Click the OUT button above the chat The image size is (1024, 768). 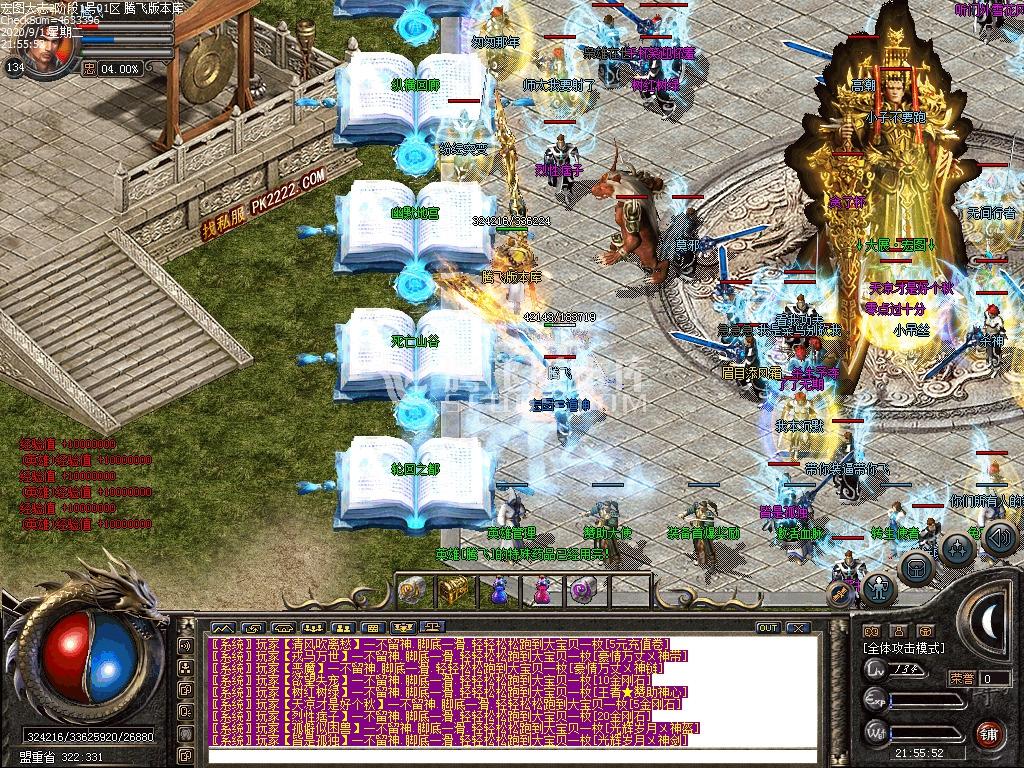tap(767, 628)
